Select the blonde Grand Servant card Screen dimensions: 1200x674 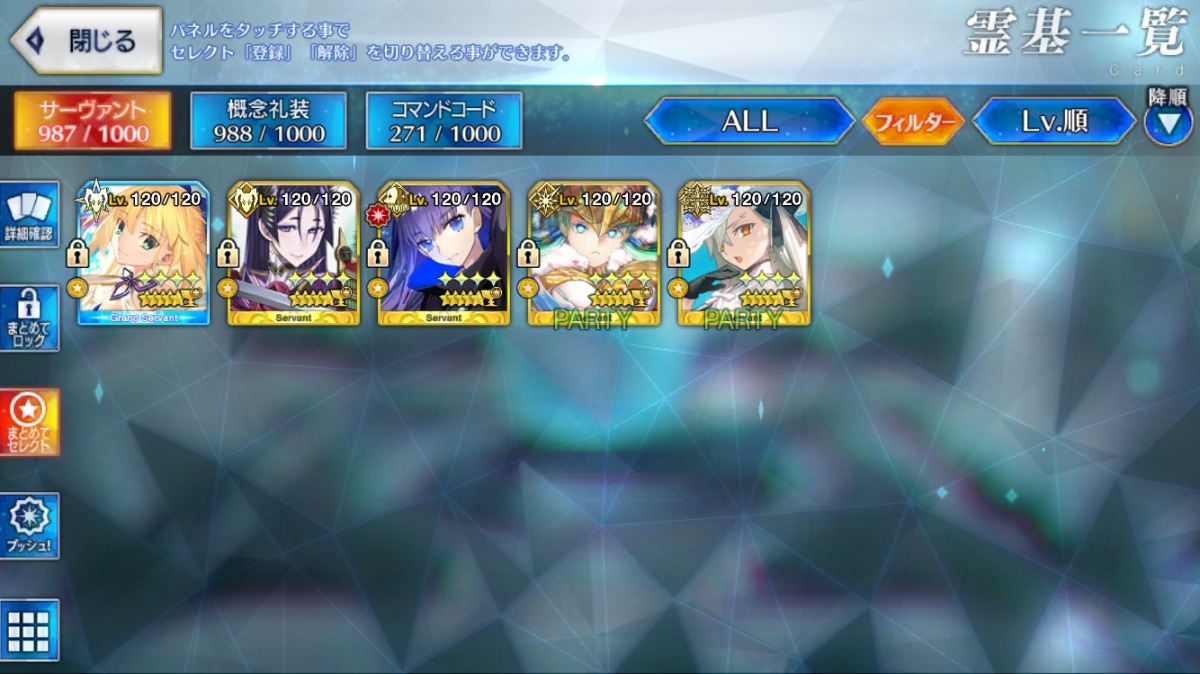(143, 254)
